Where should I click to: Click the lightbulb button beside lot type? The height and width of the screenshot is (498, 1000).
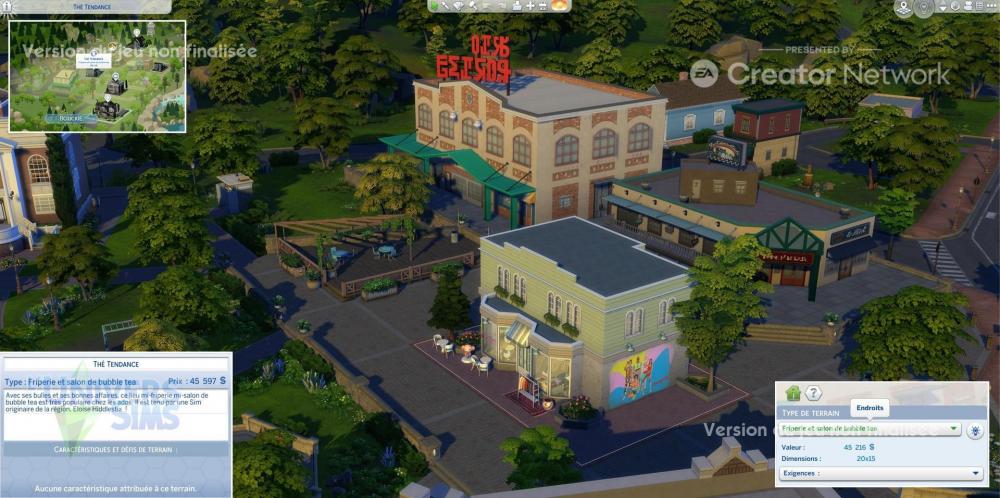[x=974, y=429]
